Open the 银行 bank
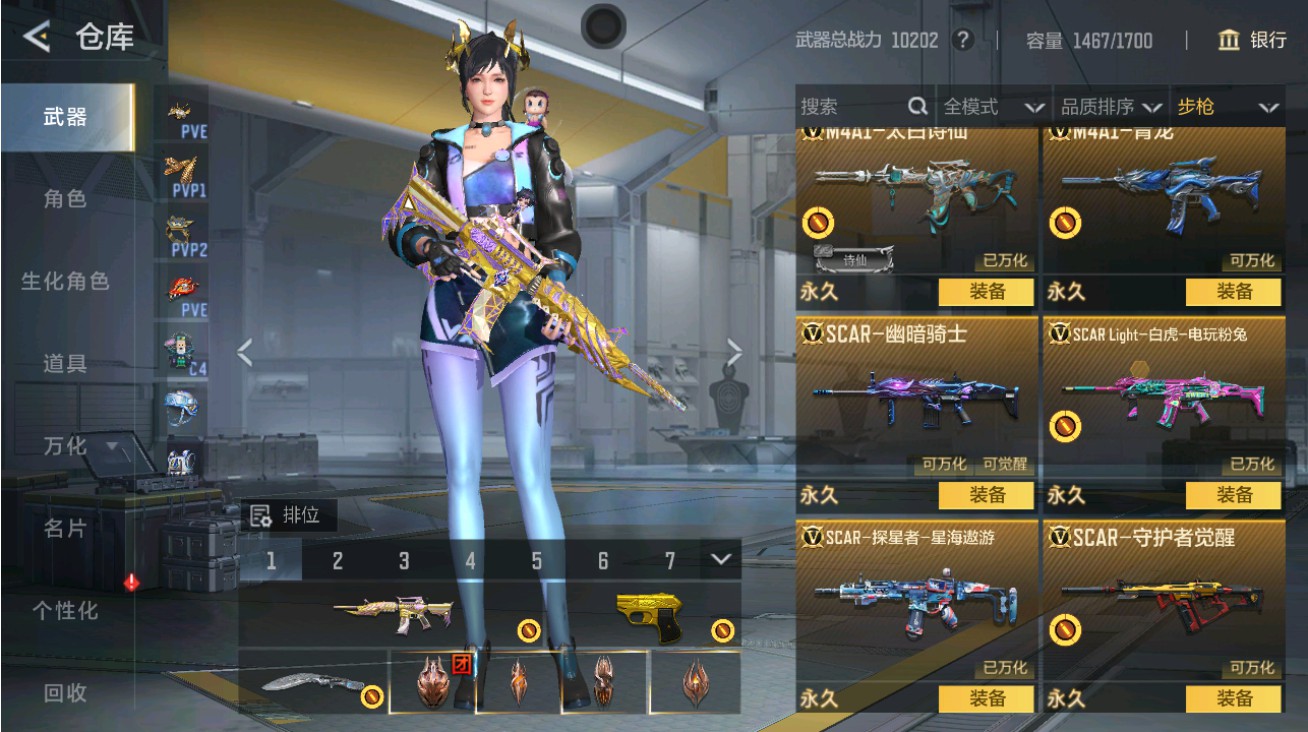Screen dimensions: 1308x732 pos(1252,40)
